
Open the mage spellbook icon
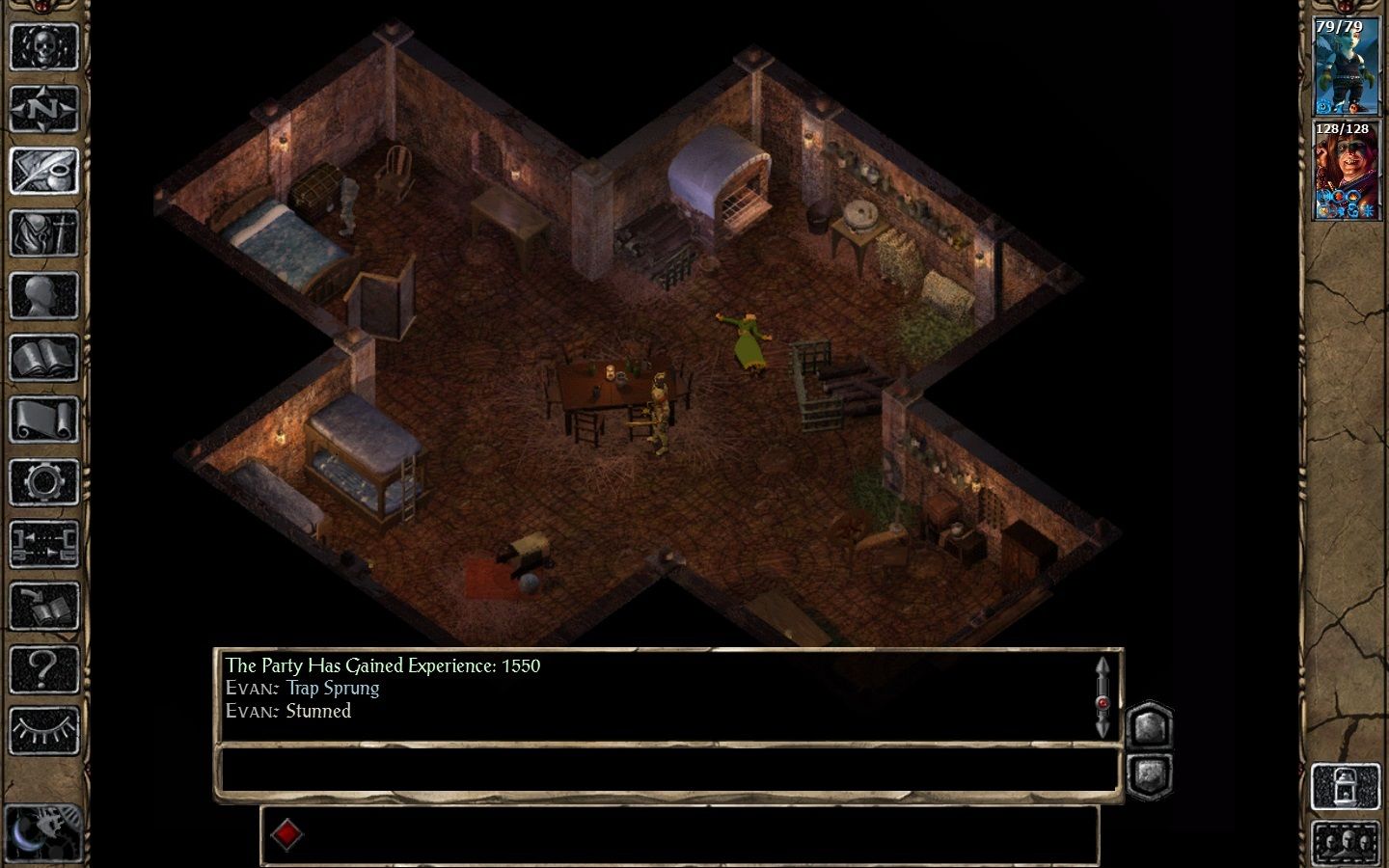[x=43, y=355]
